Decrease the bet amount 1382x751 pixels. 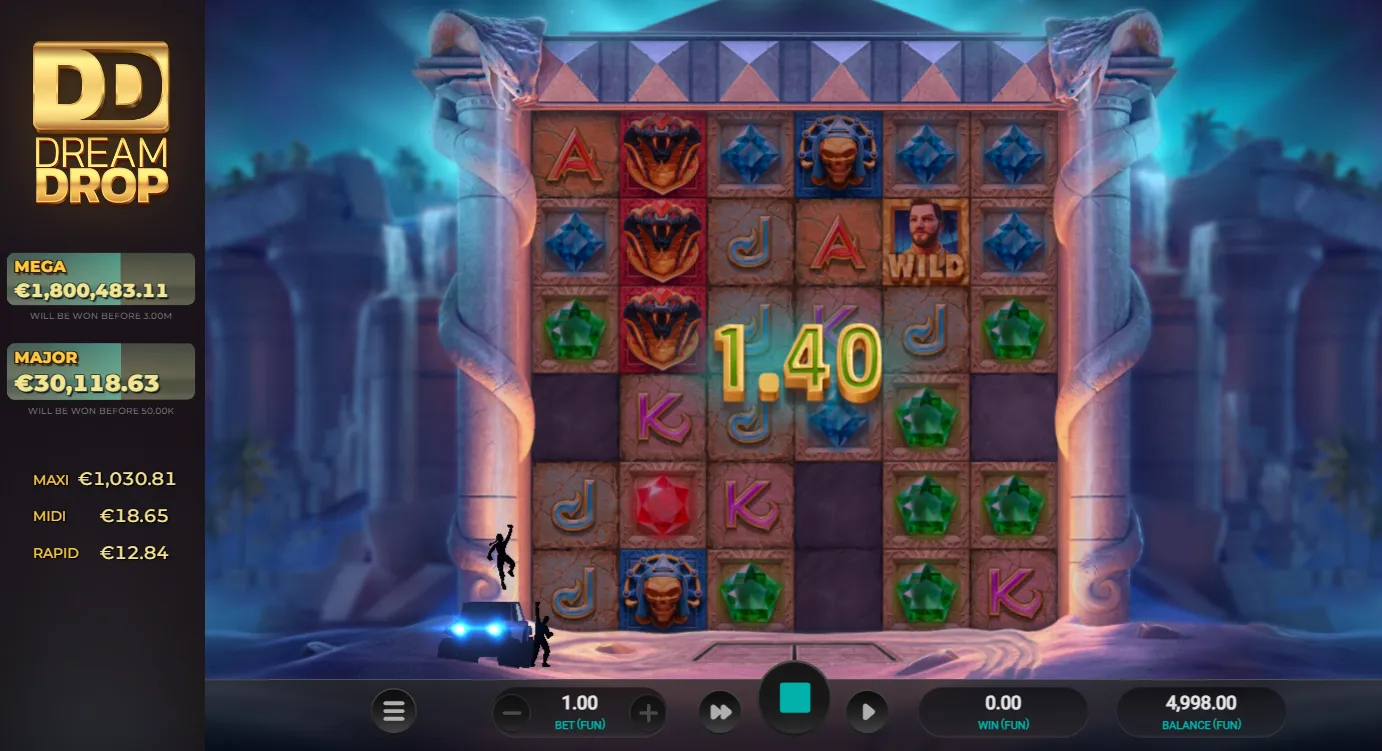coord(512,712)
